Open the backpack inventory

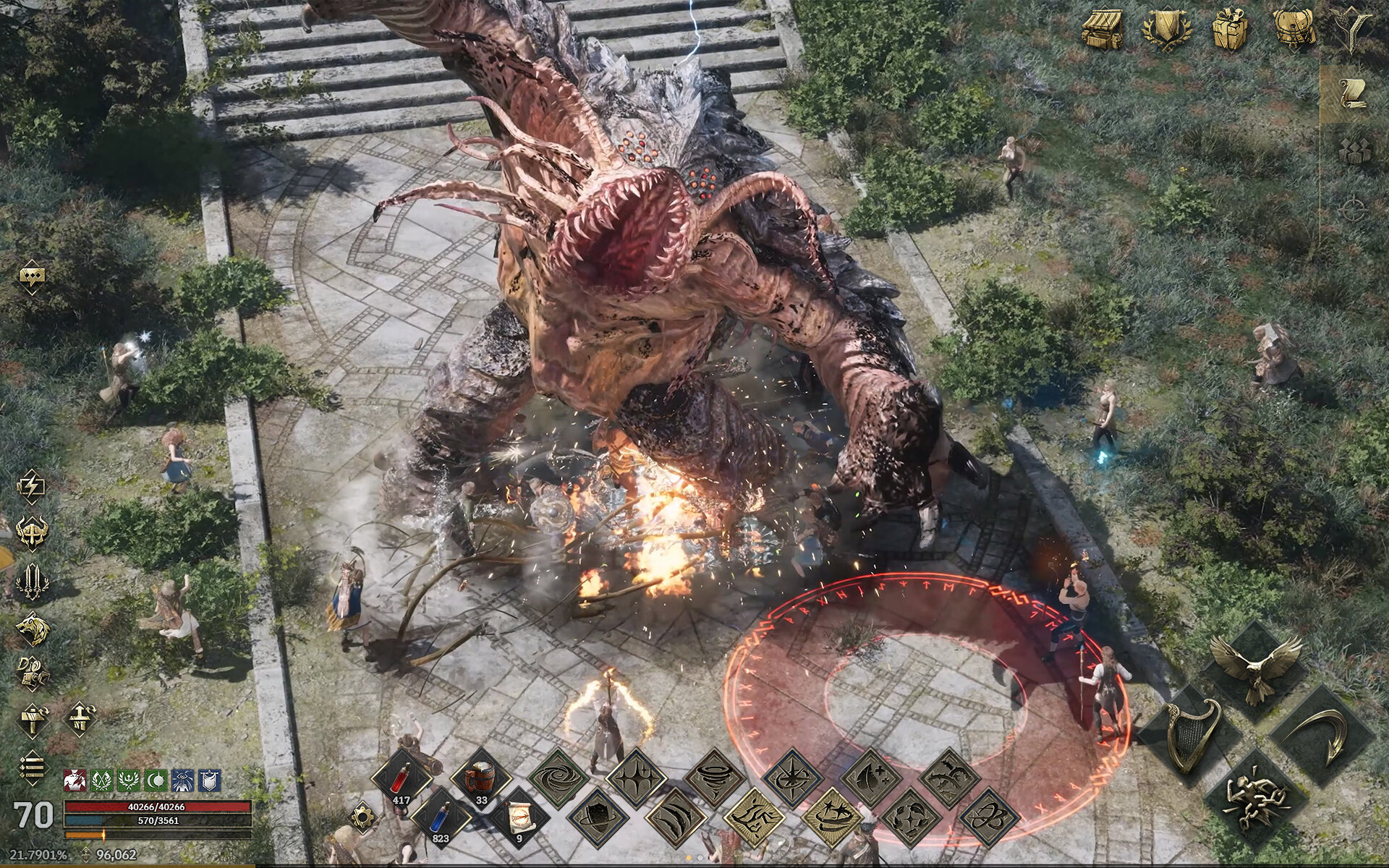[1291, 30]
